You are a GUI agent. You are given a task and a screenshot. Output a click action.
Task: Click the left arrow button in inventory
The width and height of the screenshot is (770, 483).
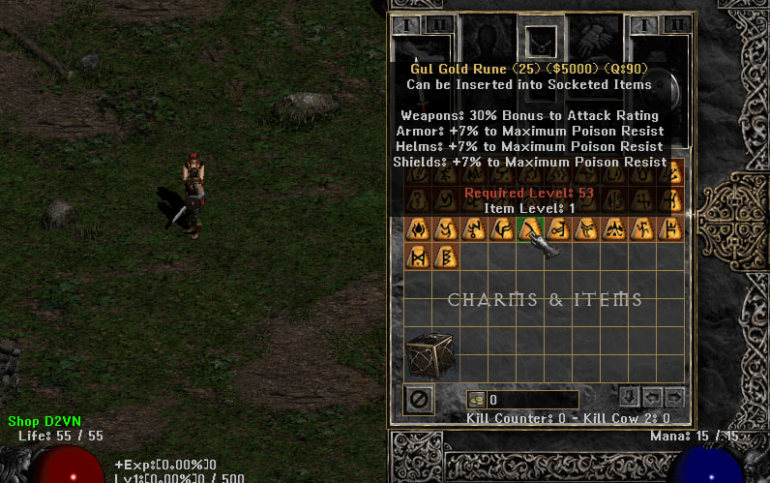click(652, 396)
